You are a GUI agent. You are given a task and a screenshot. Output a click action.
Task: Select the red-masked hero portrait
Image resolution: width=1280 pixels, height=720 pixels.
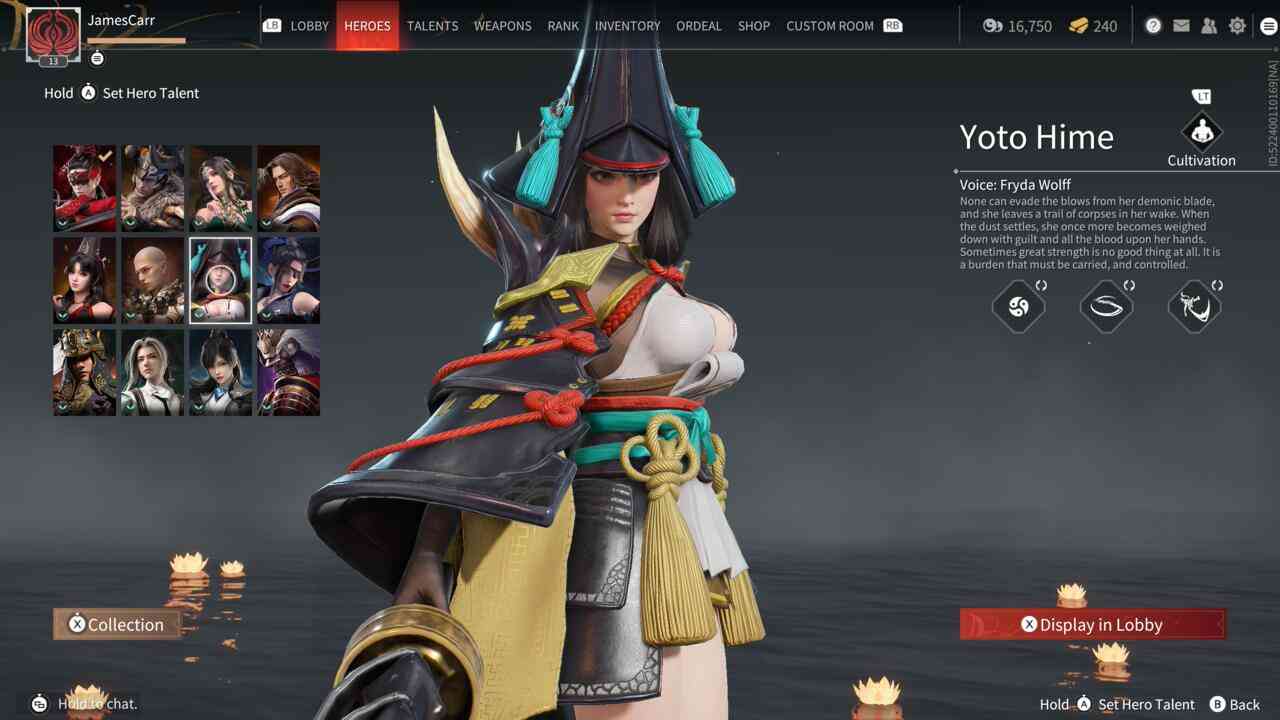84,188
